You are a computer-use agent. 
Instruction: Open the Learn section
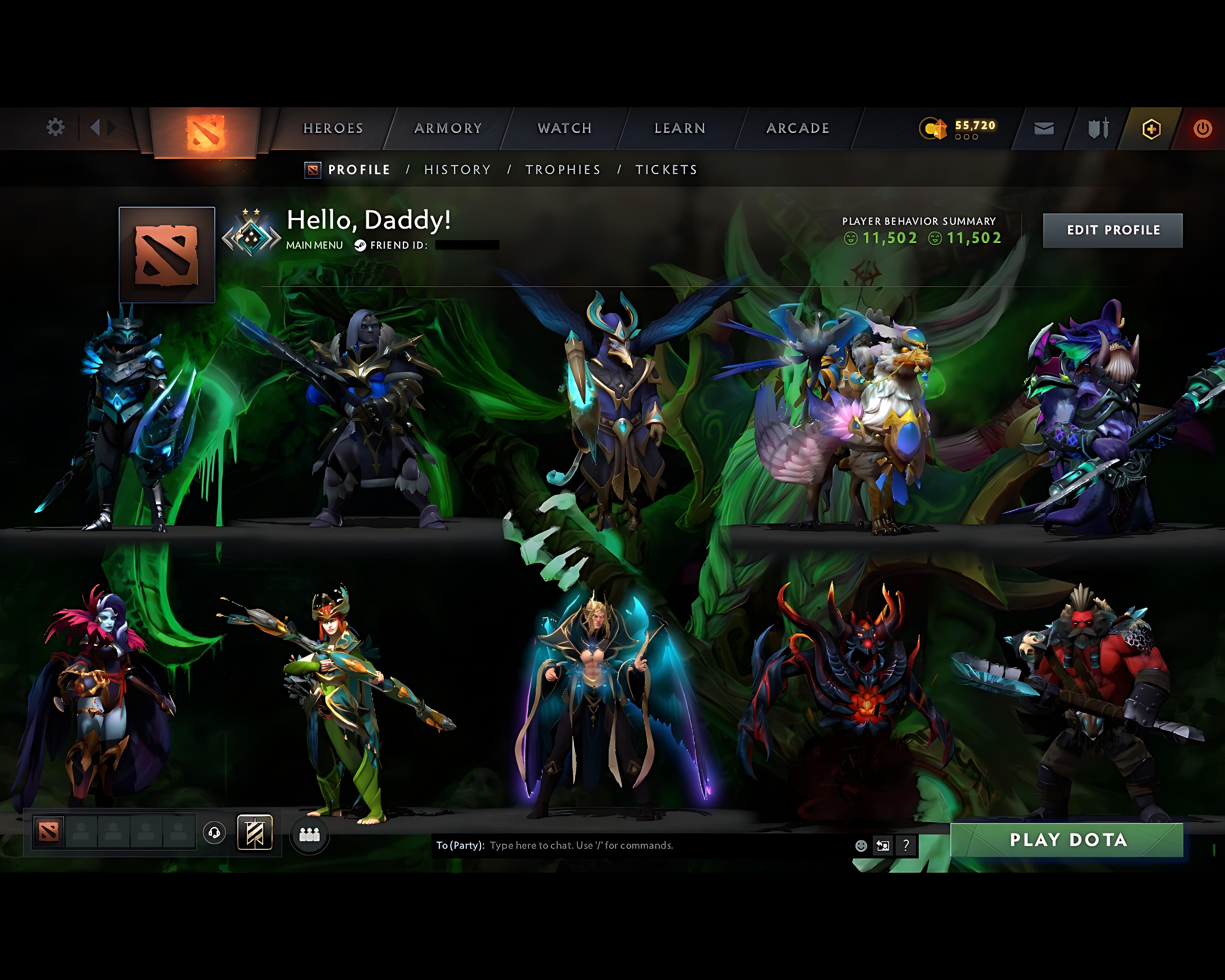[x=679, y=128]
